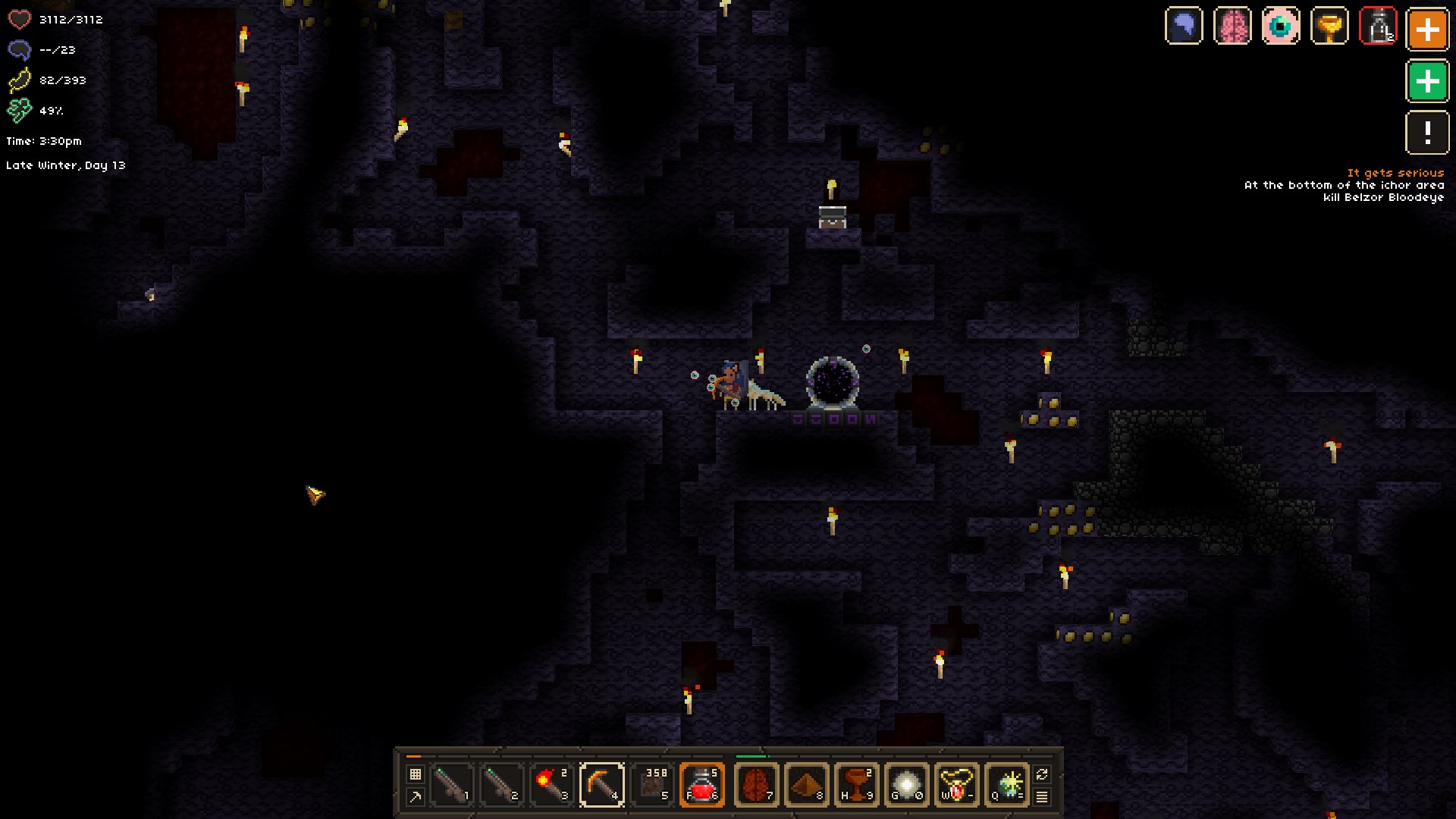
Task: Select the pickaxe in hotbar slot 4
Action: pyautogui.click(x=602, y=785)
